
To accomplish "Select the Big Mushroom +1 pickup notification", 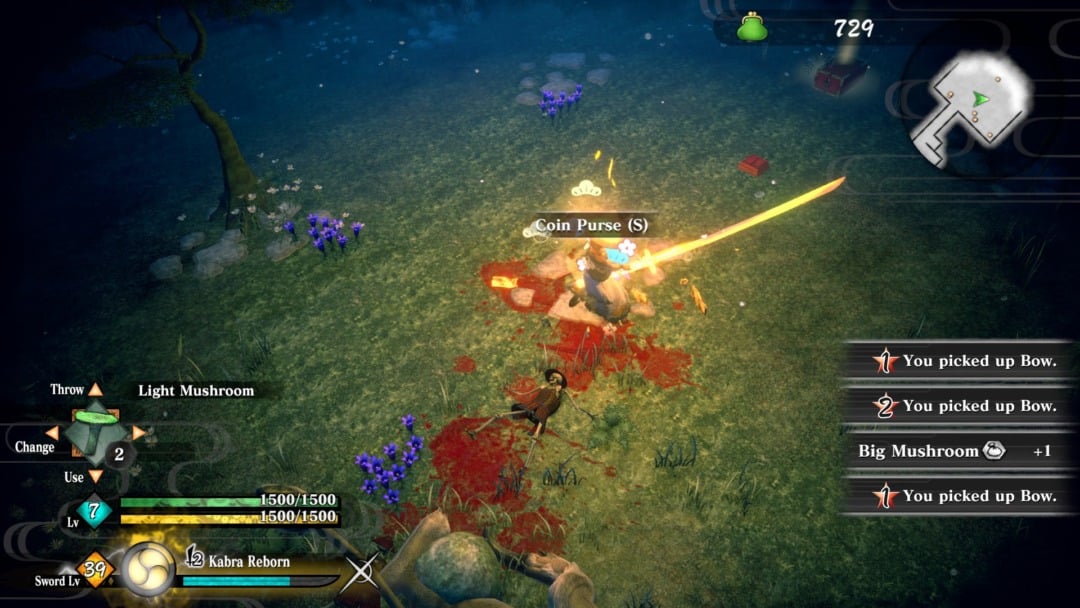I will pos(955,451).
